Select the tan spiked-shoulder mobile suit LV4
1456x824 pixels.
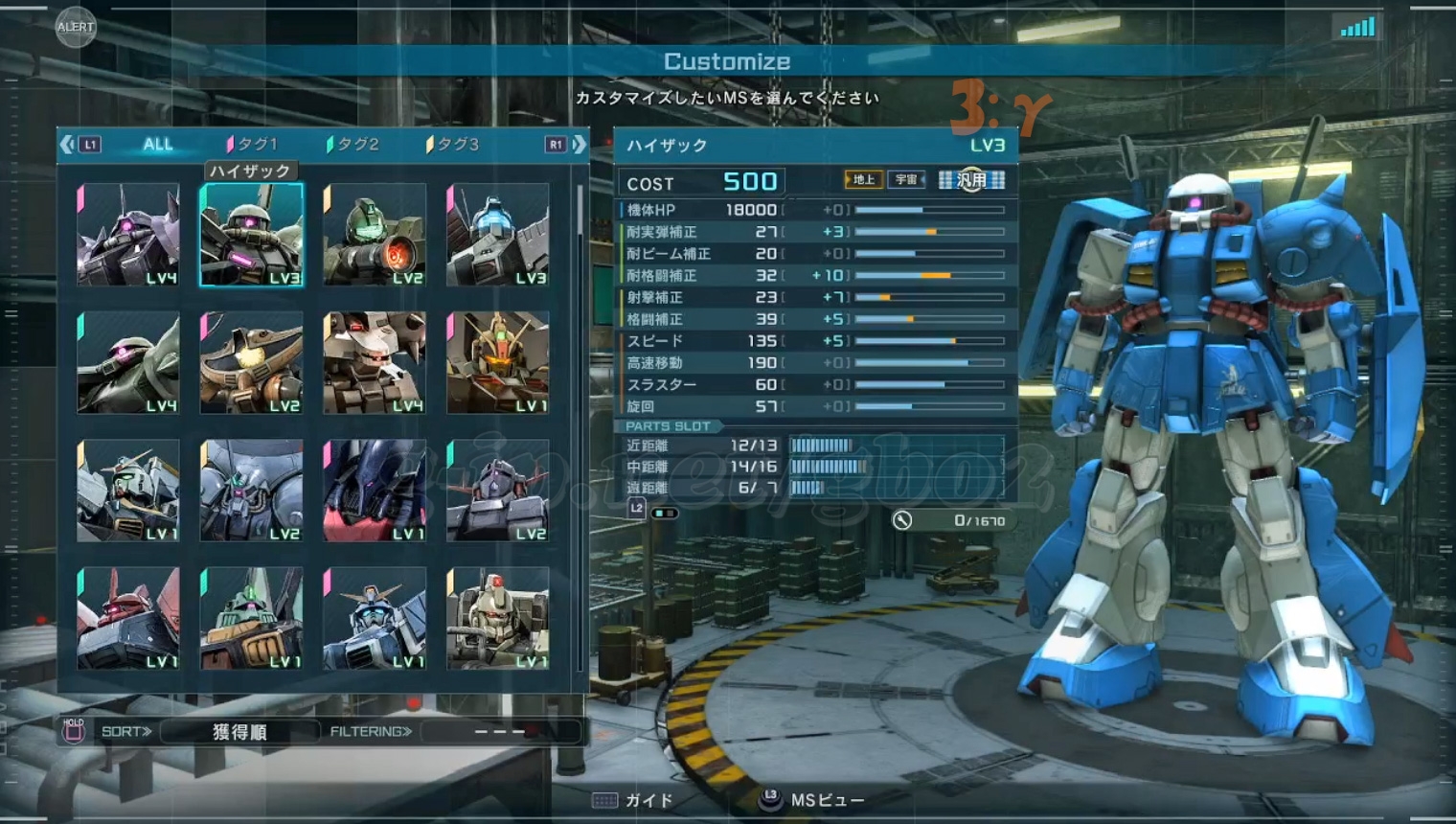(375, 363)
